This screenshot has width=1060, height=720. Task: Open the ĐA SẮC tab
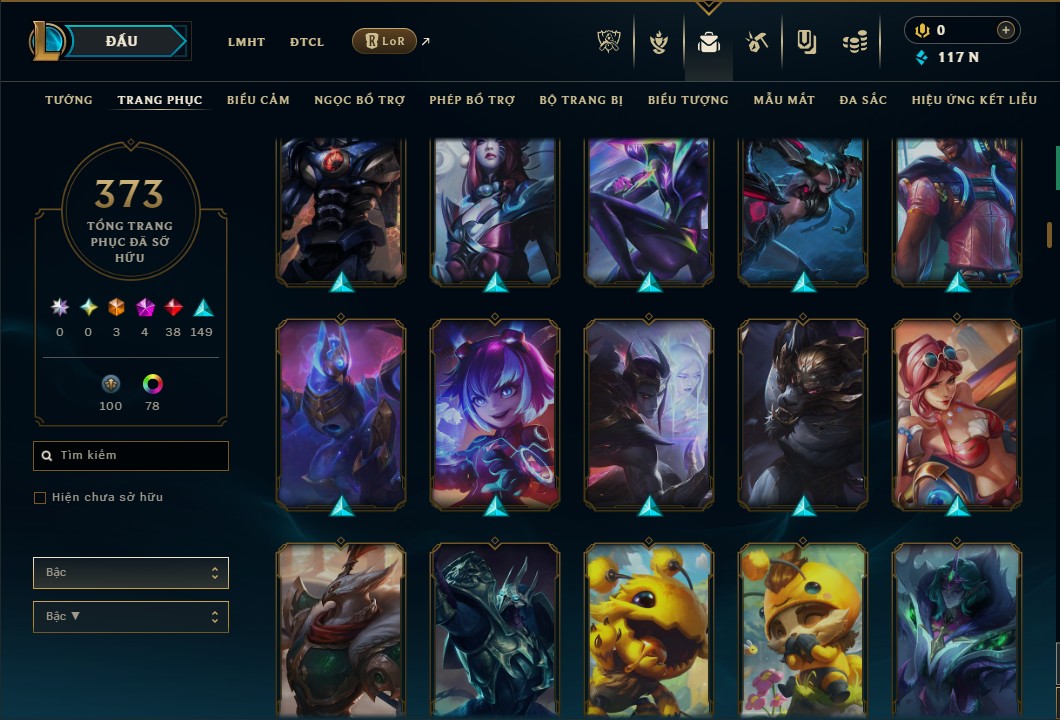[863, 100]
